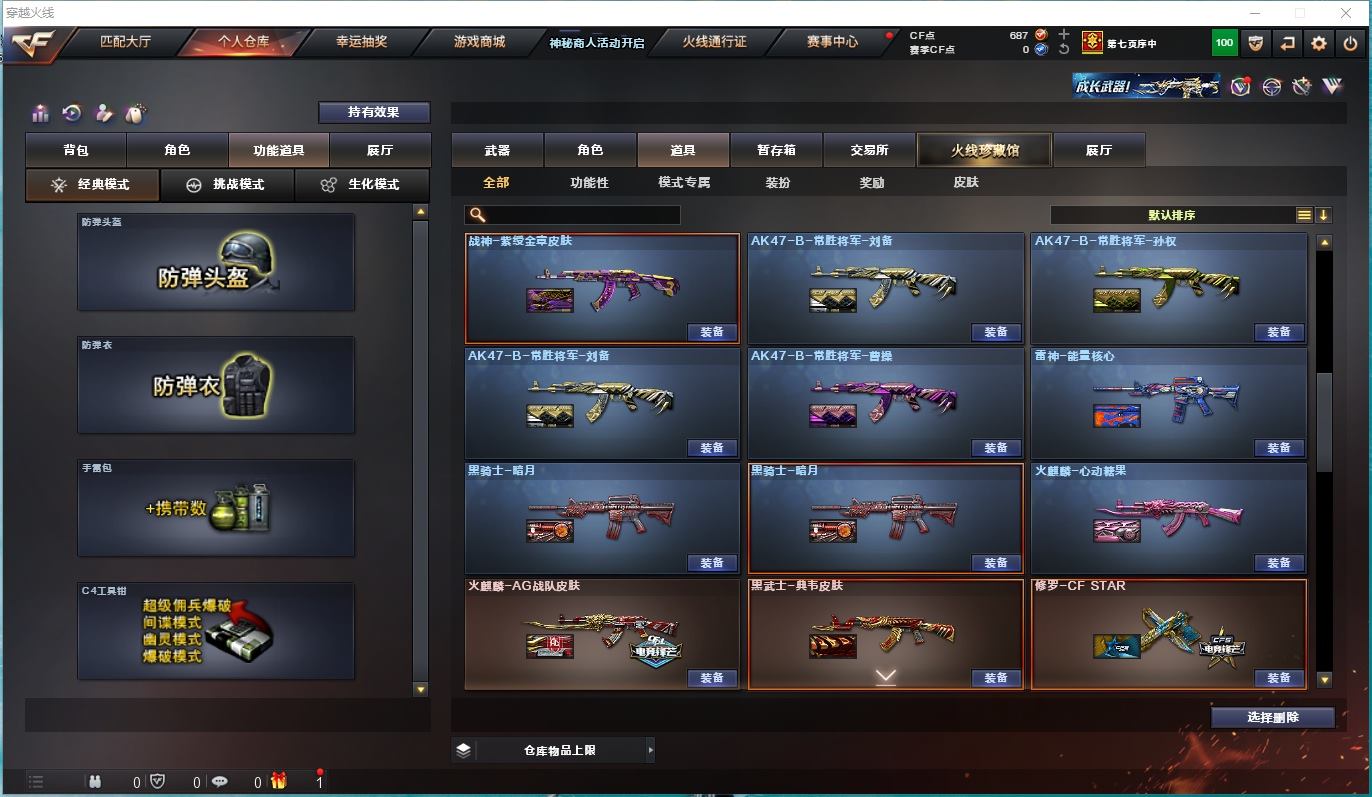
Task: Show the 皮肤 skins filter
Action: click(x=965, y=183)
